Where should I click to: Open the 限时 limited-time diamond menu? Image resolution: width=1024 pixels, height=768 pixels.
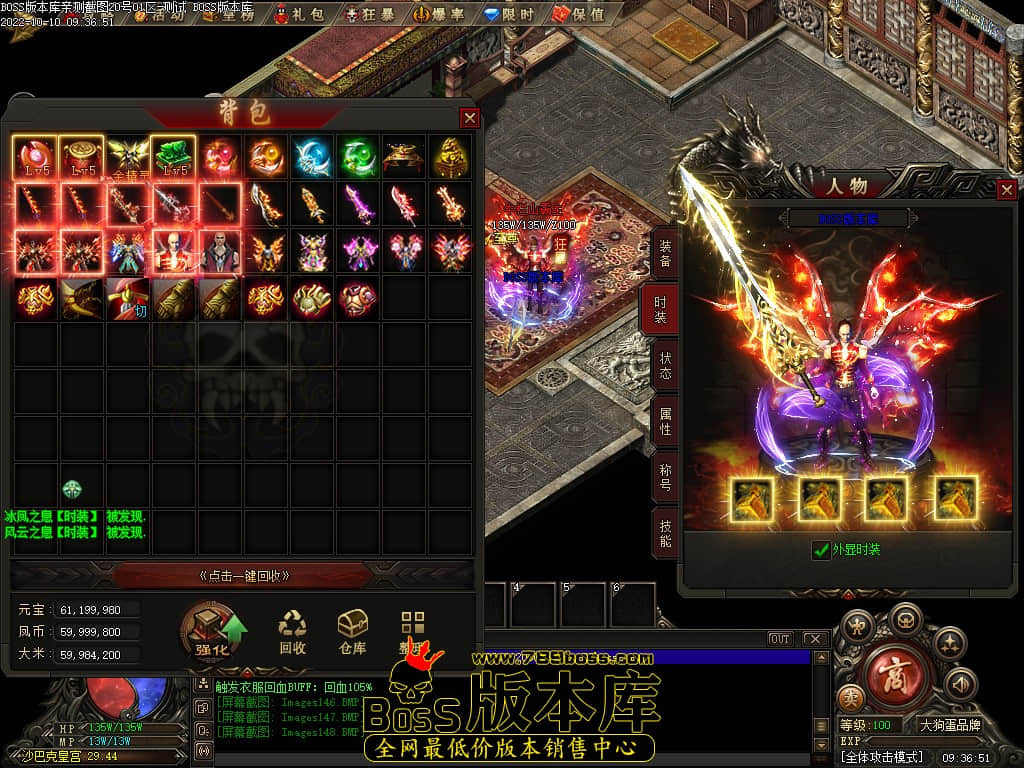(x=510, y=15)
